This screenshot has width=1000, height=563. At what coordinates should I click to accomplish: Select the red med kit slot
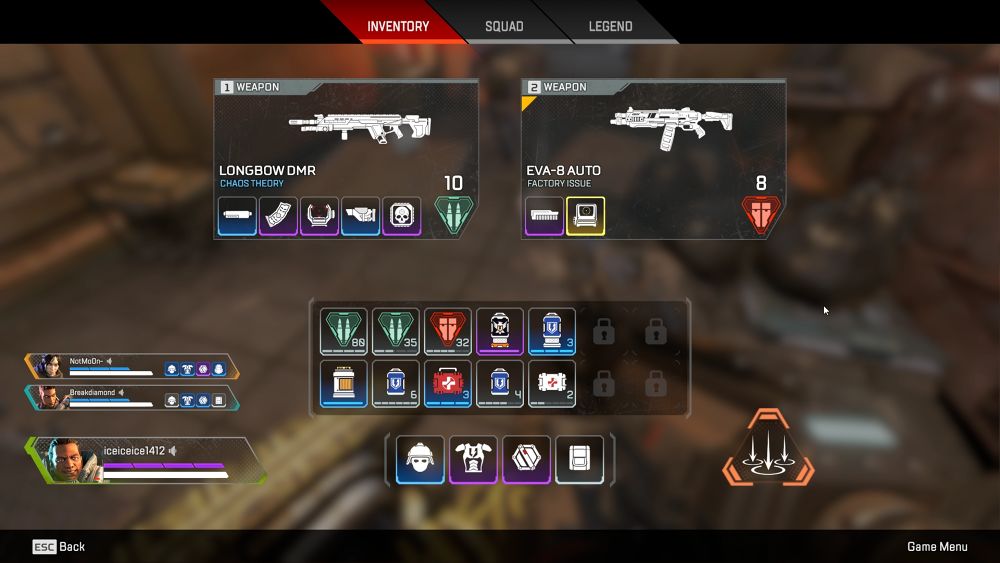click(x=448, y=384)
